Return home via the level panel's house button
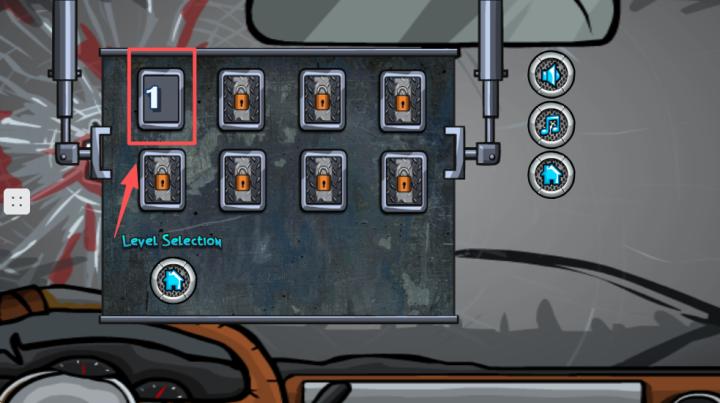This screenshot has height=403, width=720. [173, 281]
